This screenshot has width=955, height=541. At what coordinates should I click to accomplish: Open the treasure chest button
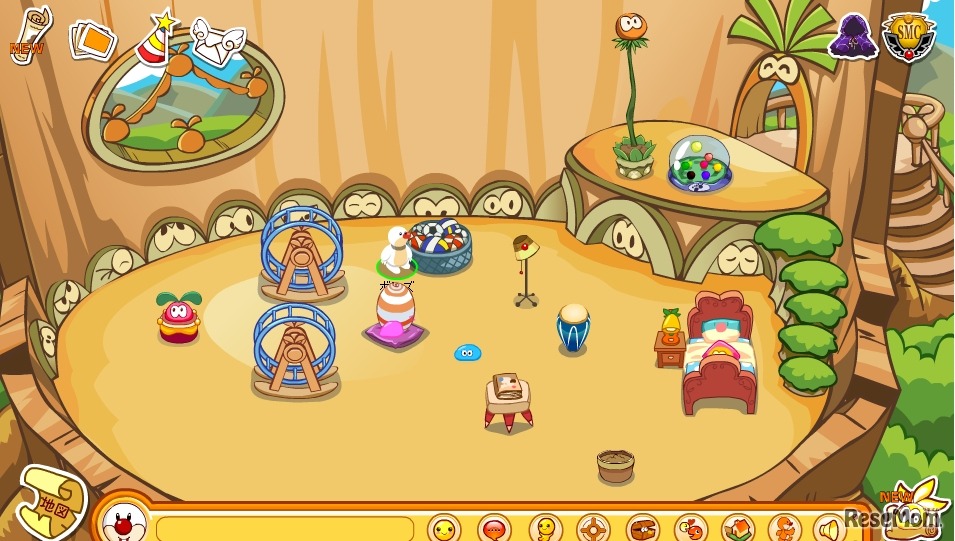click(x=642, y=527)
